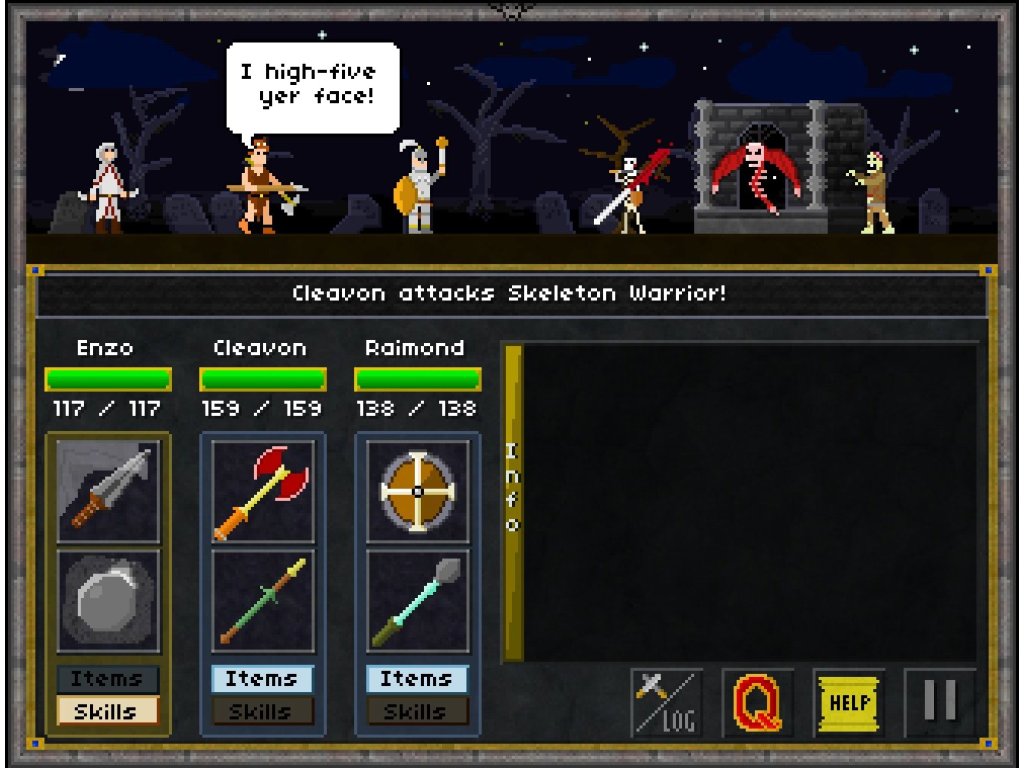The height and width of the screenshot is (768, 1024).
Task: Open Raimond's Items tab
Action: pyautogui.click(x=417, y=679)
